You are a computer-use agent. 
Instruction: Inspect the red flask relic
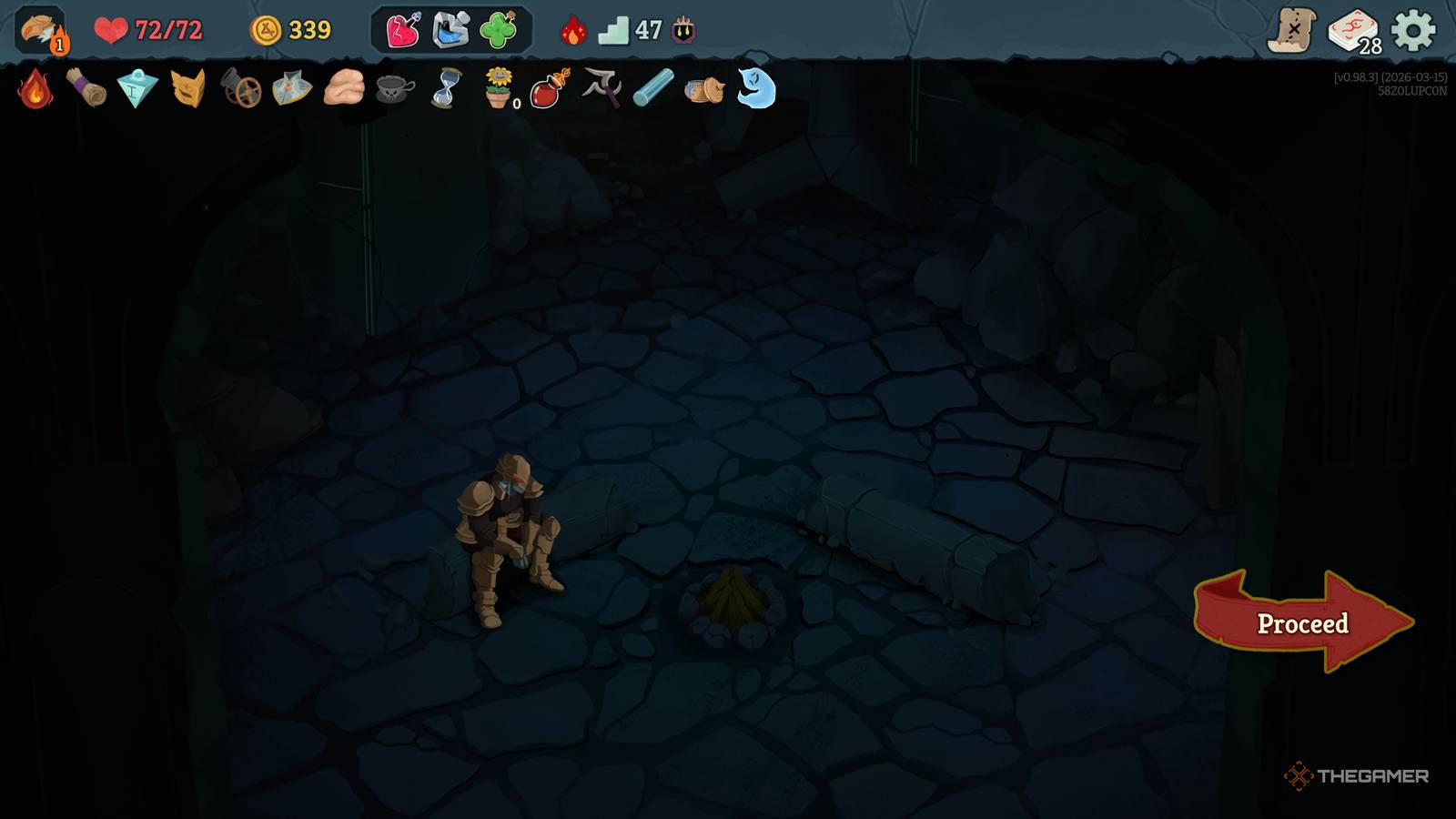coord(550,89)
